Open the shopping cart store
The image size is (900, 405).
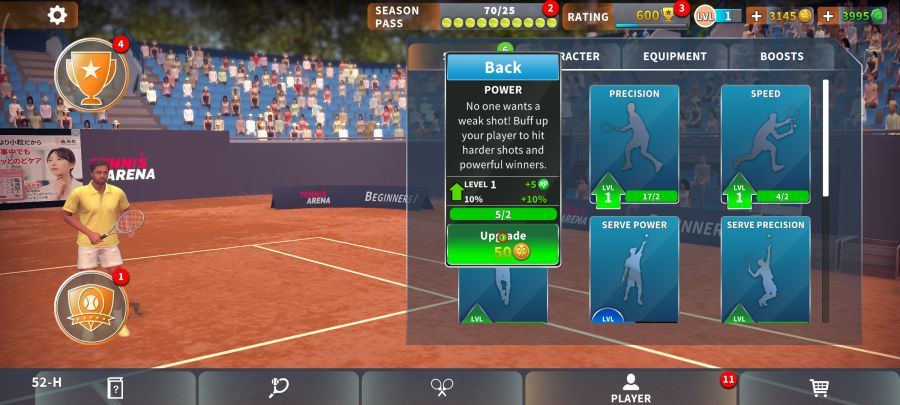coord(819,388)
